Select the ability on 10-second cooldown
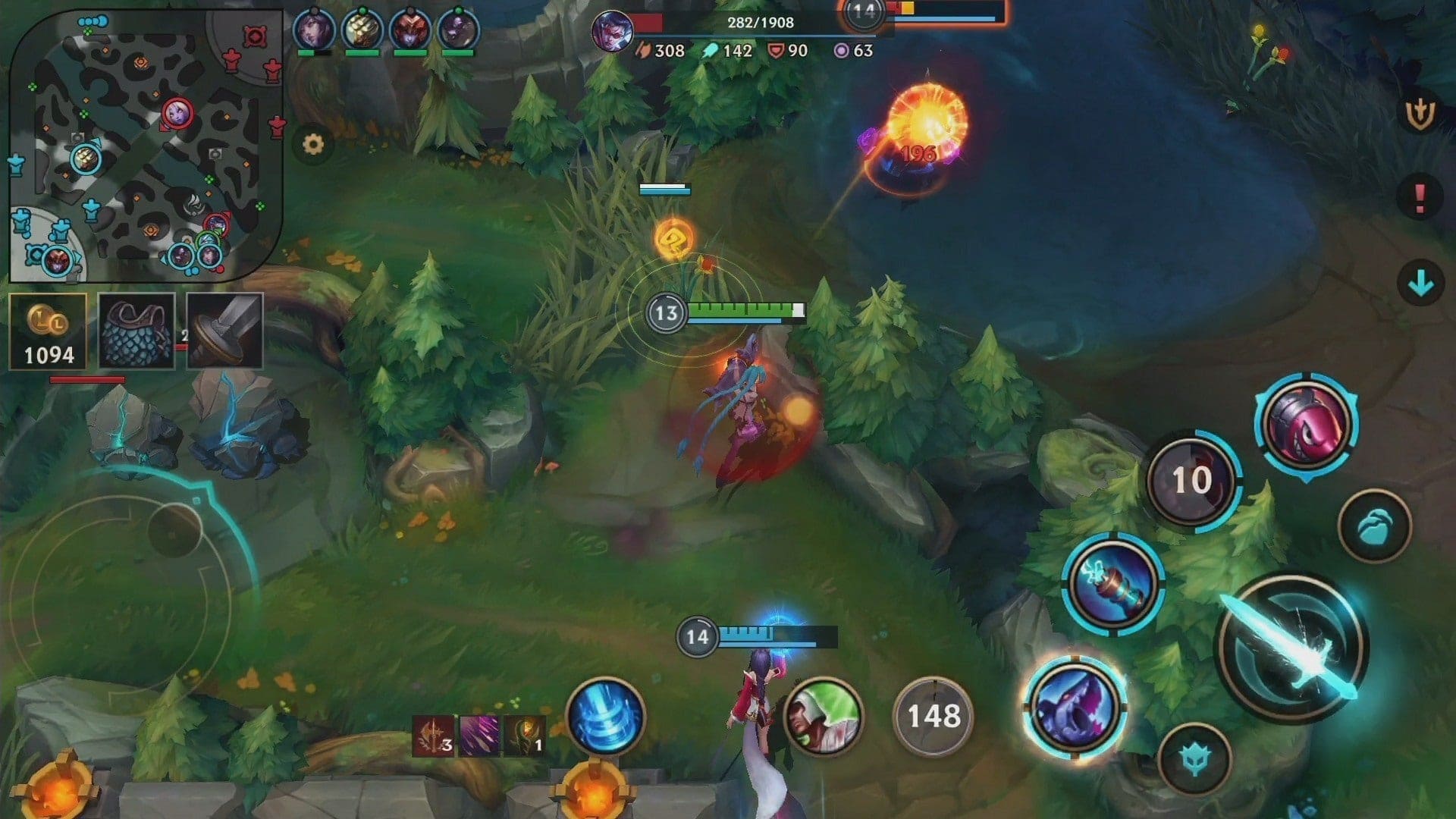 click(1191, 480)
